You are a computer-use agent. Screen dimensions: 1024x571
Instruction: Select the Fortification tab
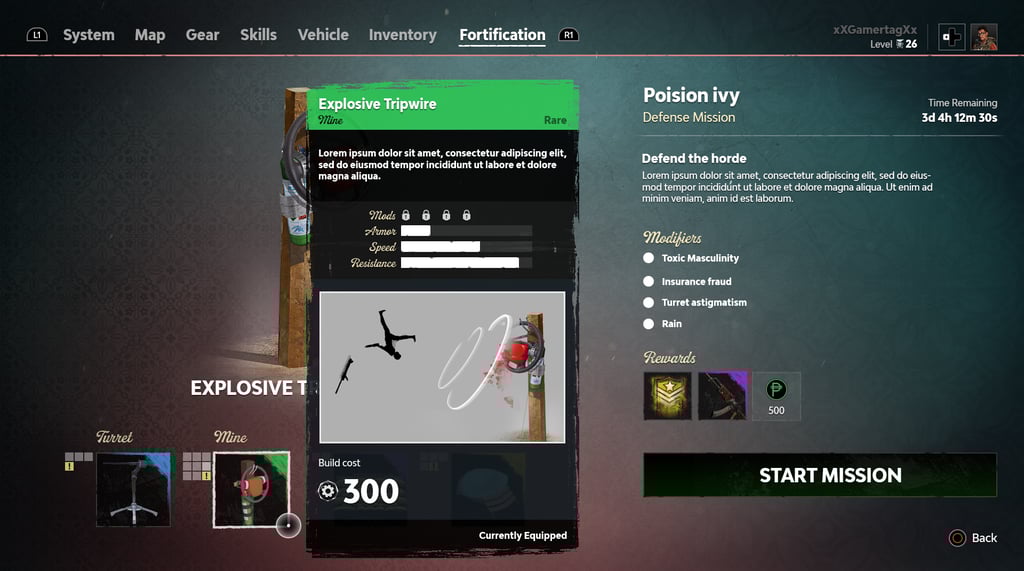tap(502, 35)
